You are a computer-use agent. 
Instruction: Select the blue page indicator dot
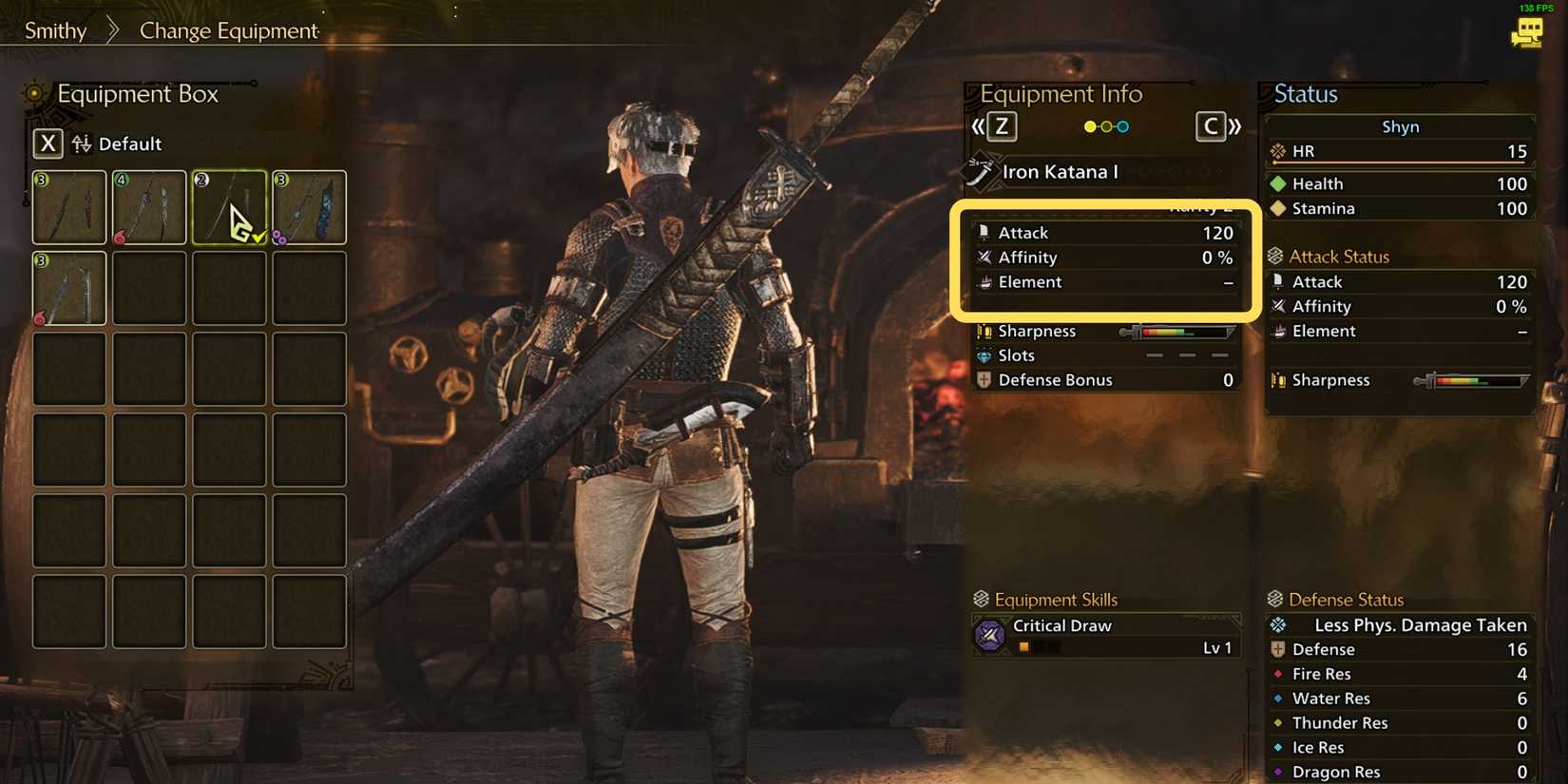pyautogui.click(x=1122, y=124)
